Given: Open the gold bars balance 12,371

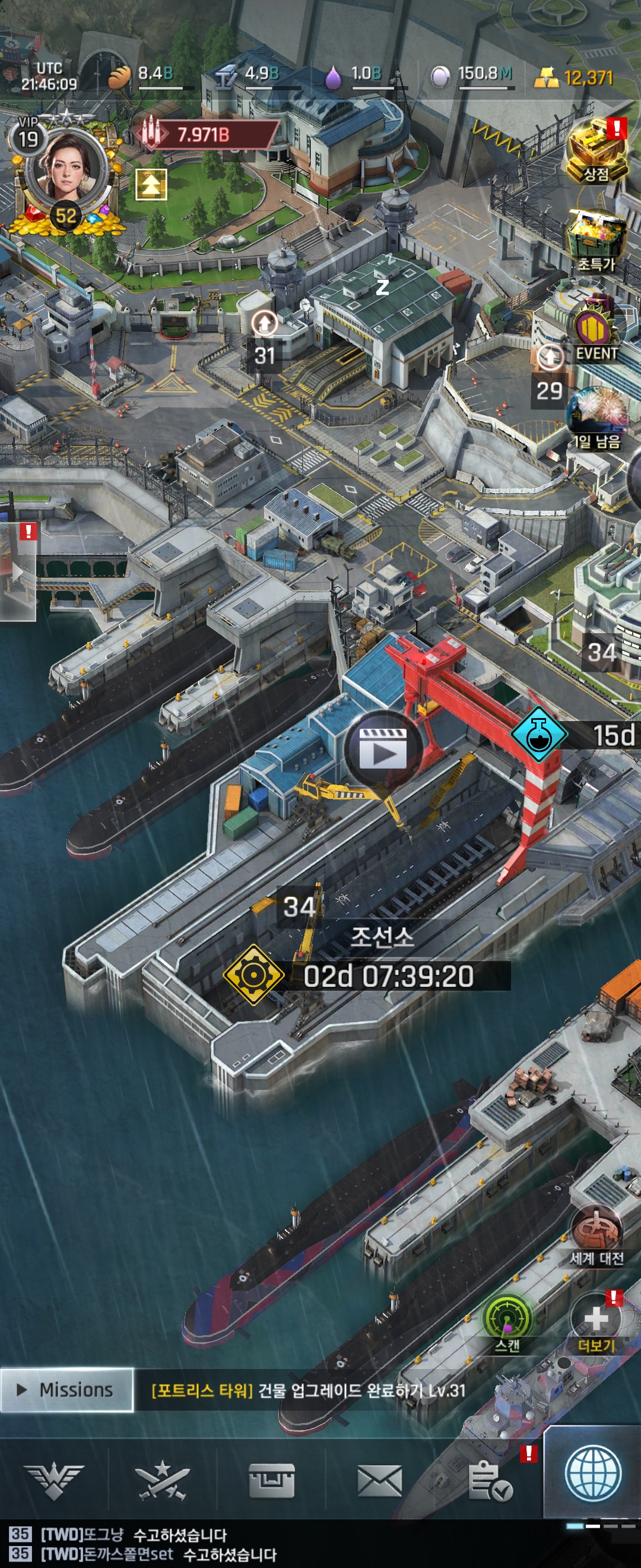Looking at the screenshot, I should tap(575, 77).
